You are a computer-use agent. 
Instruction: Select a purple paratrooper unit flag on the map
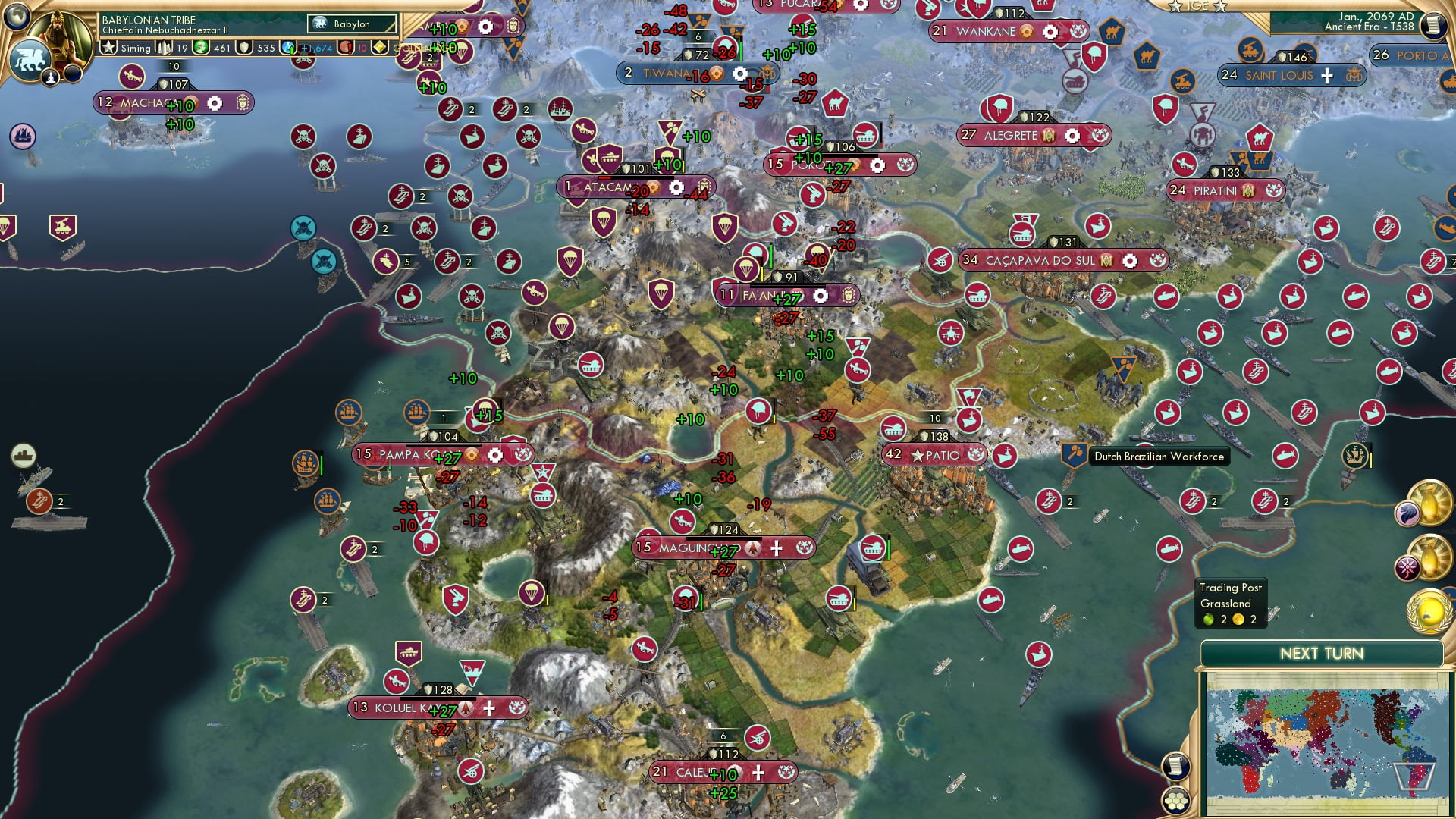[x=746, y=269]
